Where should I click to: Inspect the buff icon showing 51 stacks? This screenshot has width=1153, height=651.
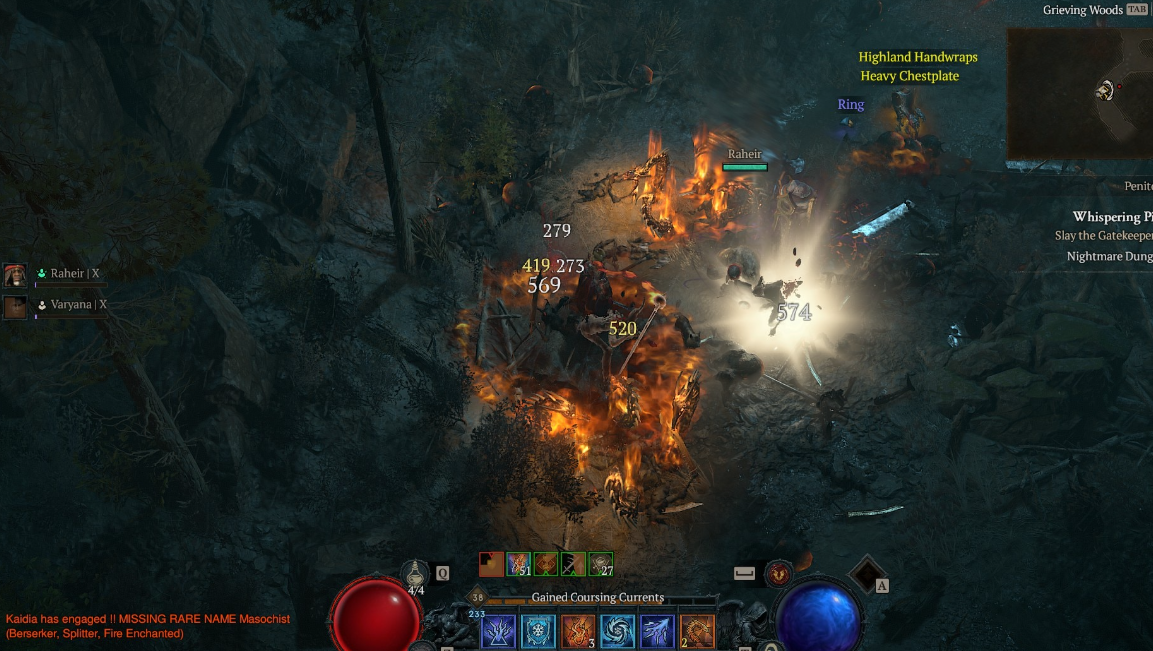pos(518,564)
